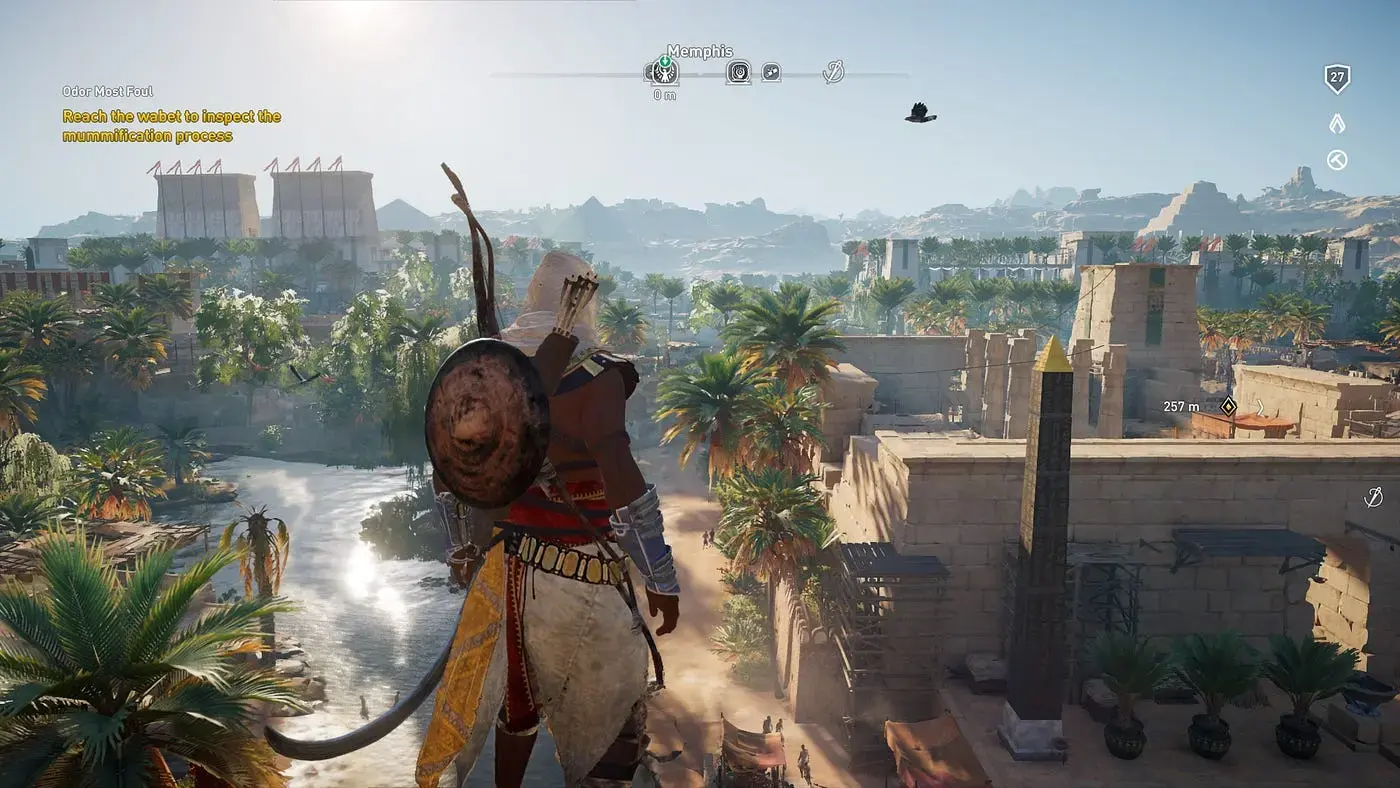Click the script-symbol marker on the compass bar
The image size is (1400, 788).
pos(833,71)
